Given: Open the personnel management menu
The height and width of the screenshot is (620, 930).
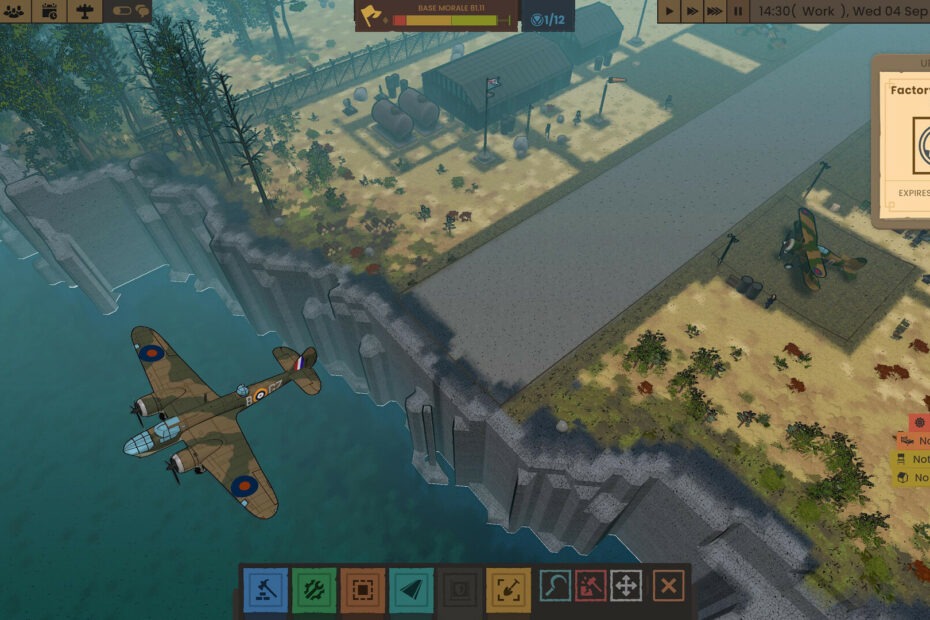Looking at the screenshot, I should (x=14, y=11).
